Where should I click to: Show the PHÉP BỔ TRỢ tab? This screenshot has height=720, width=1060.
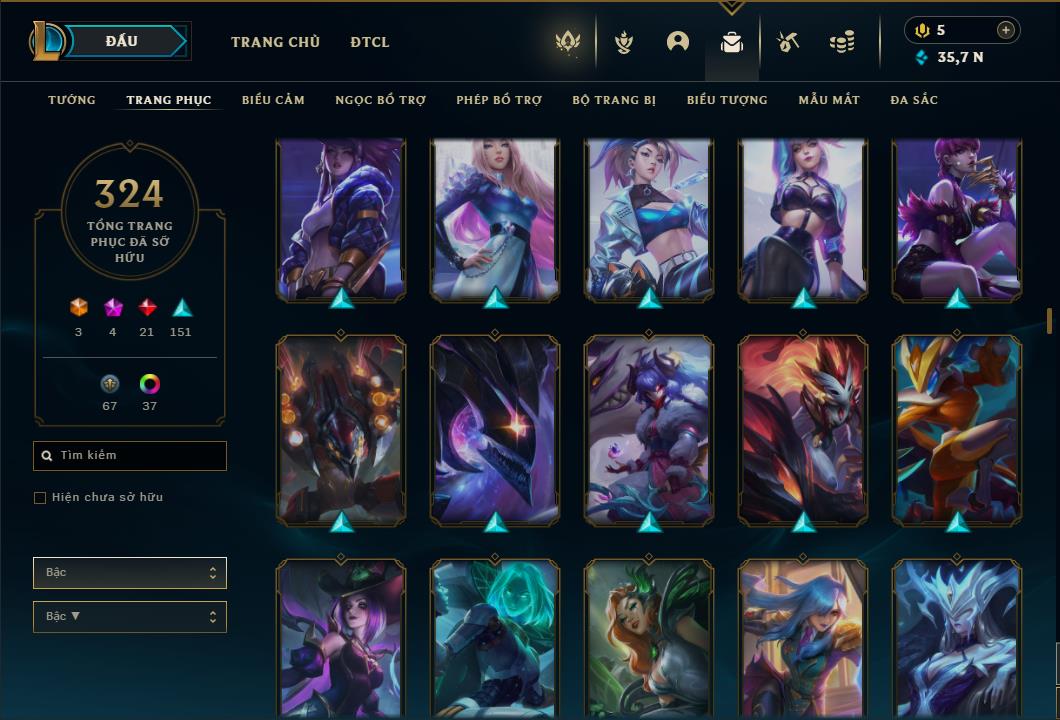coord(499,100)
